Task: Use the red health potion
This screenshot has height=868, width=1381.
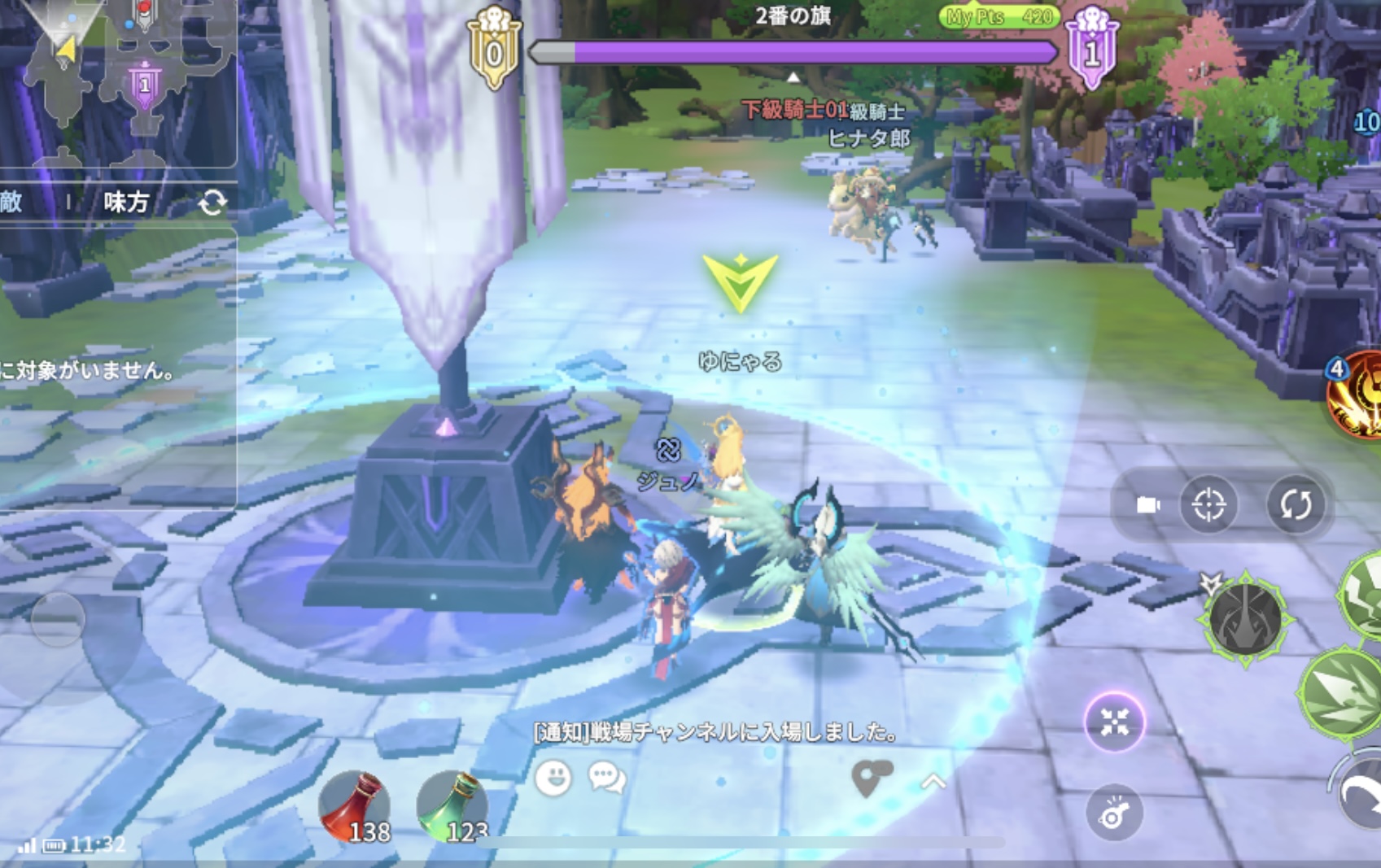Action: point(355,806)
